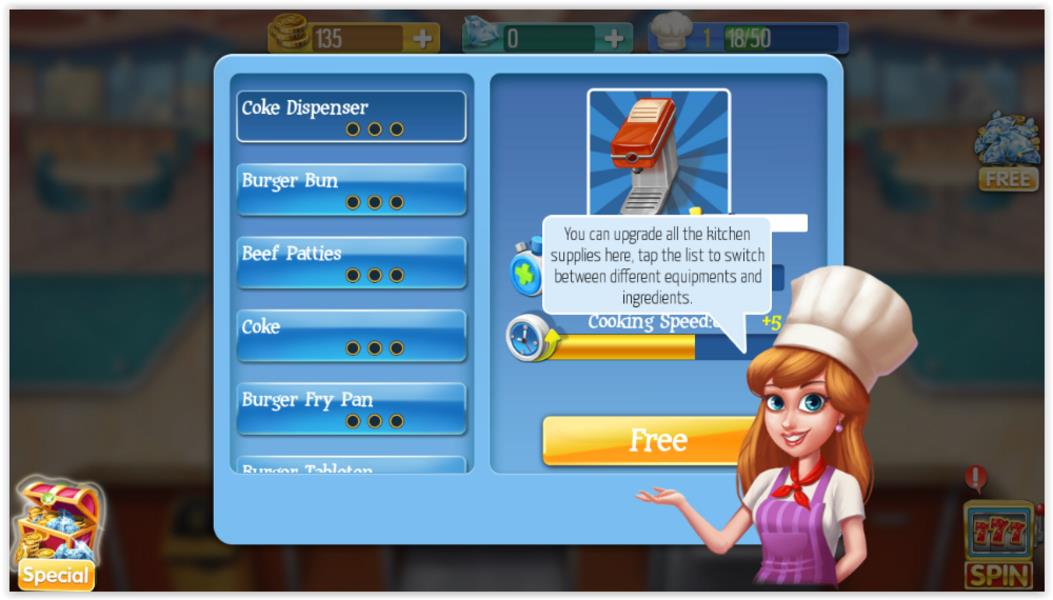This screenshot has width=1053, height=600.
Task: Choose the Burger Bun list entry
Action: (351, 190)
